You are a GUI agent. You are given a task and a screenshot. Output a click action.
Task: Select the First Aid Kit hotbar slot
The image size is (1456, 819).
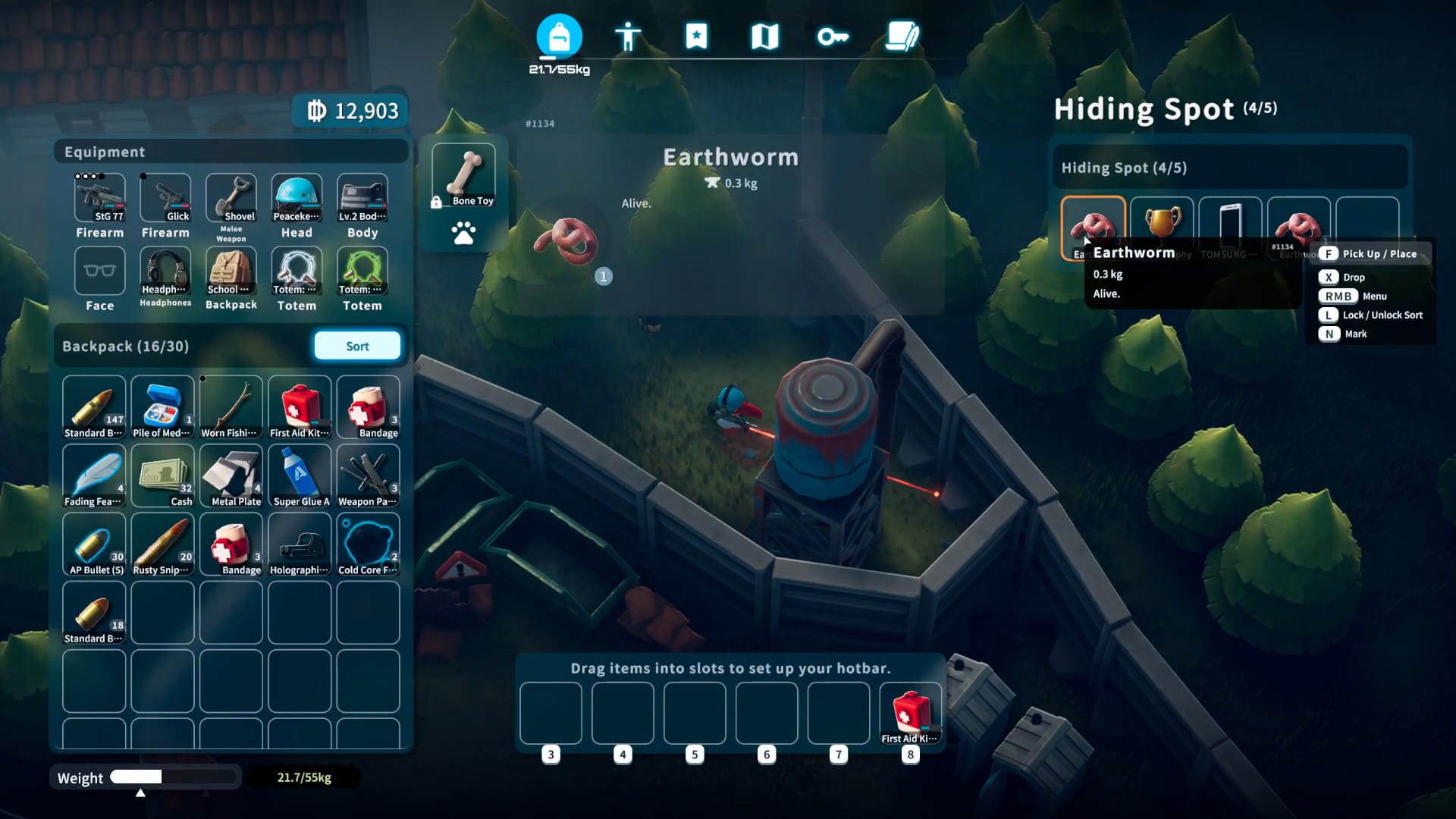911,713
